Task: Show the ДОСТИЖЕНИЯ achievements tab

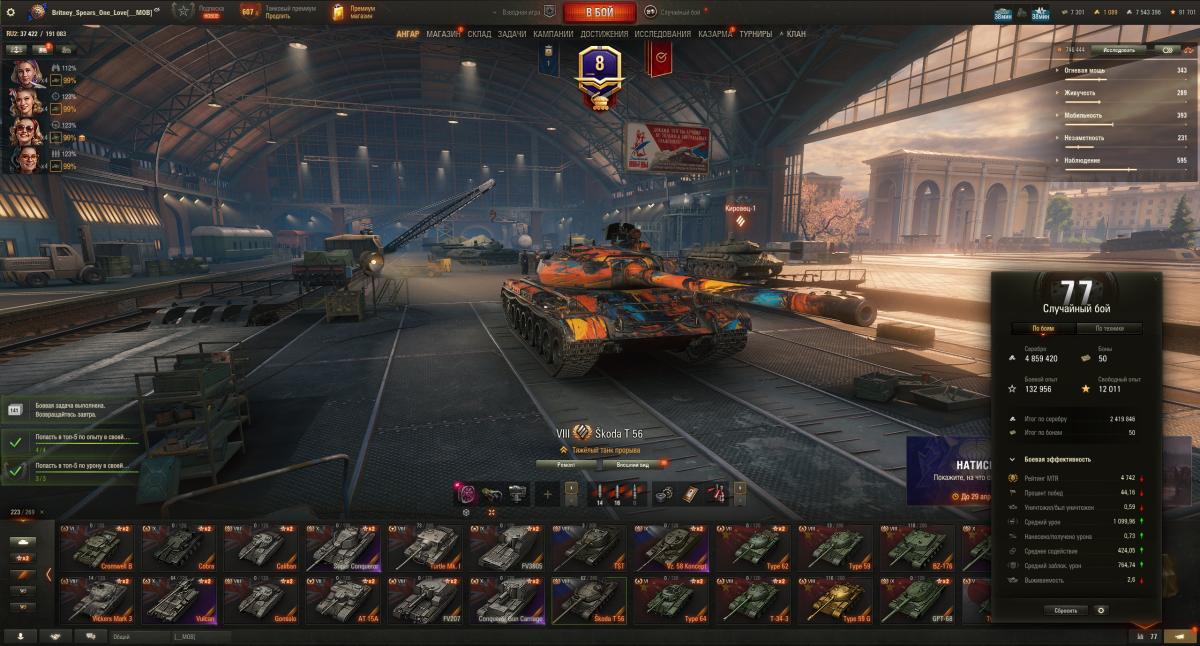Action: coord(604,34)
